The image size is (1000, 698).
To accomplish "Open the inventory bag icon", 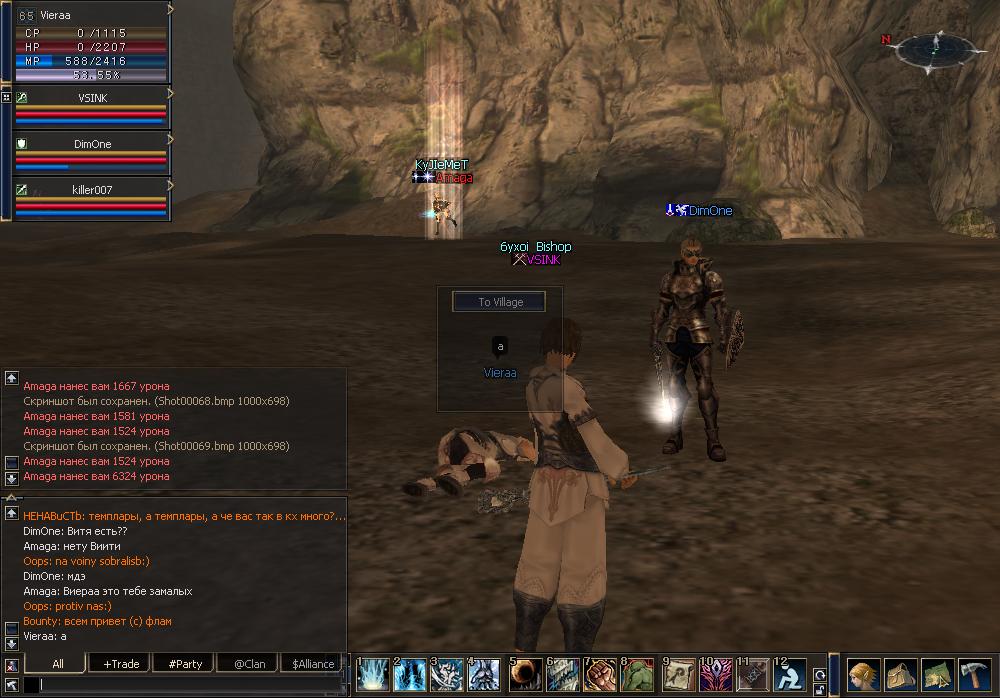I will click(900, 674).
